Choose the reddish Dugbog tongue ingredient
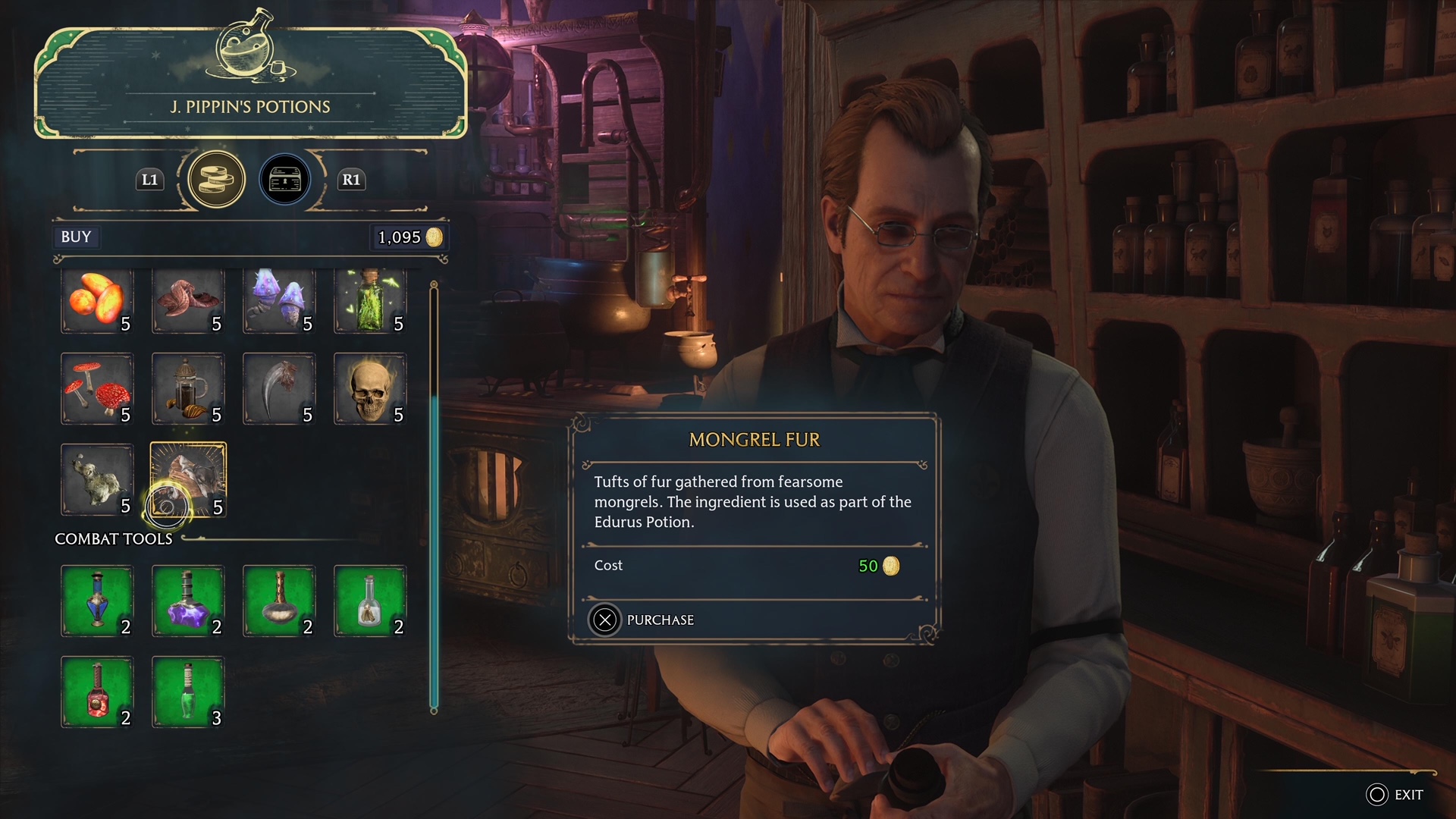The image size is (1456, 819). click(188, 301)
